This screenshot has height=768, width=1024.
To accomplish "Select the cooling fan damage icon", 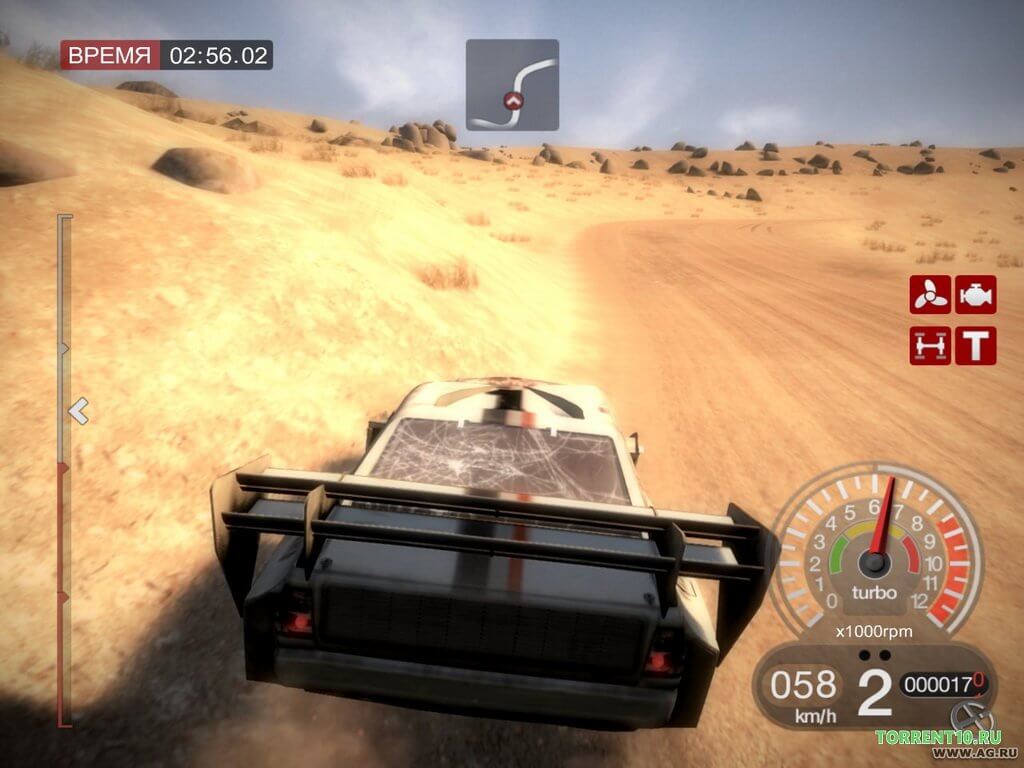I will pos(930,295).
